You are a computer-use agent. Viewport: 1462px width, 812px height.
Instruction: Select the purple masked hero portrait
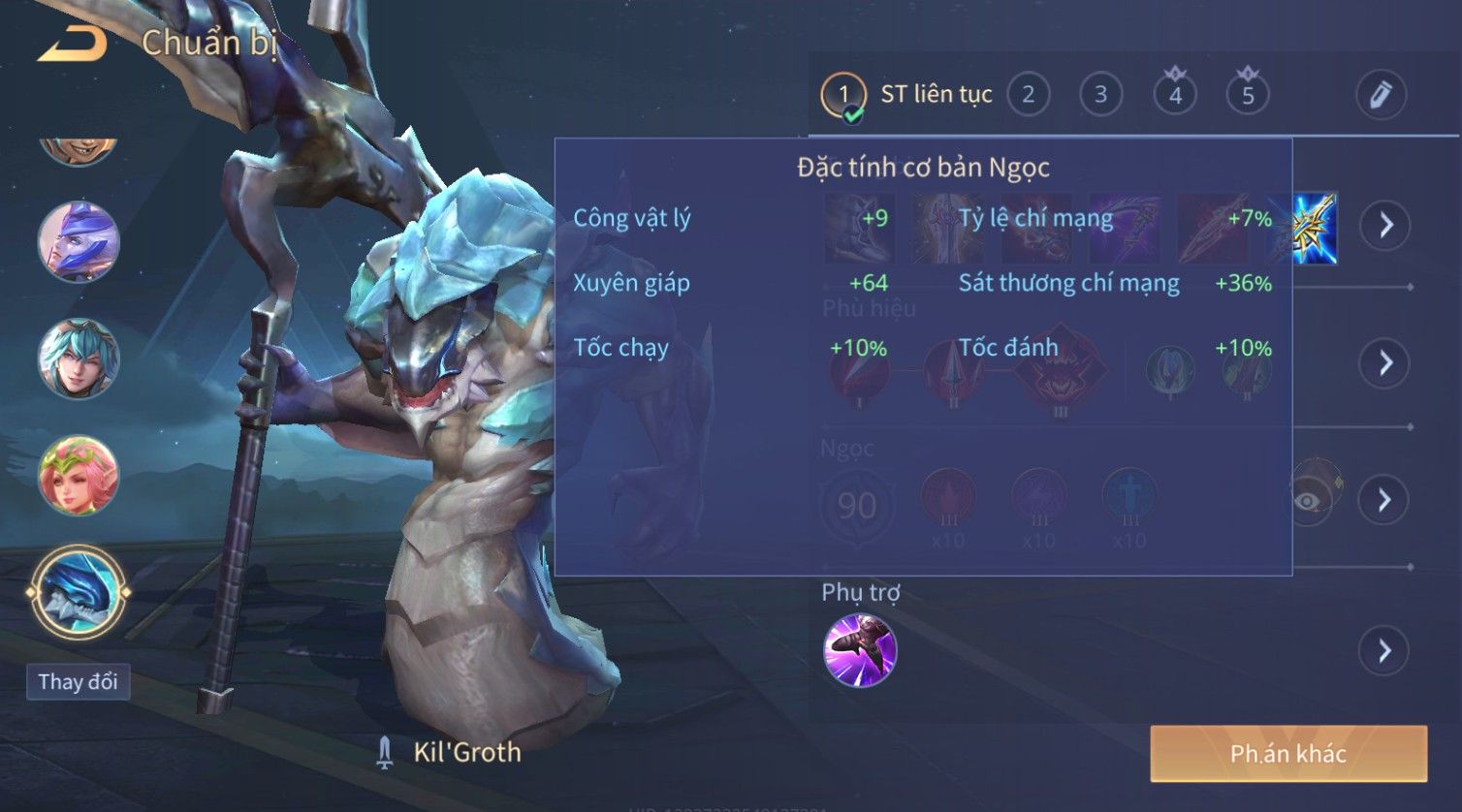point(79,241)
